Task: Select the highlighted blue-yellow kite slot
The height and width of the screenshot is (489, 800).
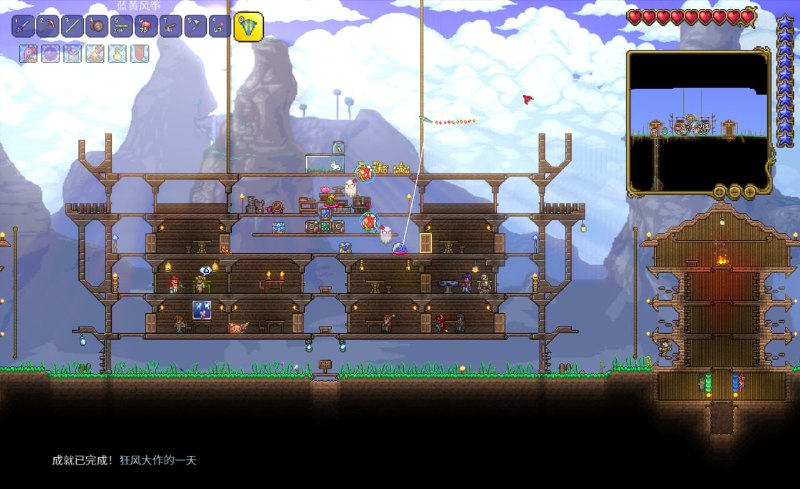Action: coord(248,26)
